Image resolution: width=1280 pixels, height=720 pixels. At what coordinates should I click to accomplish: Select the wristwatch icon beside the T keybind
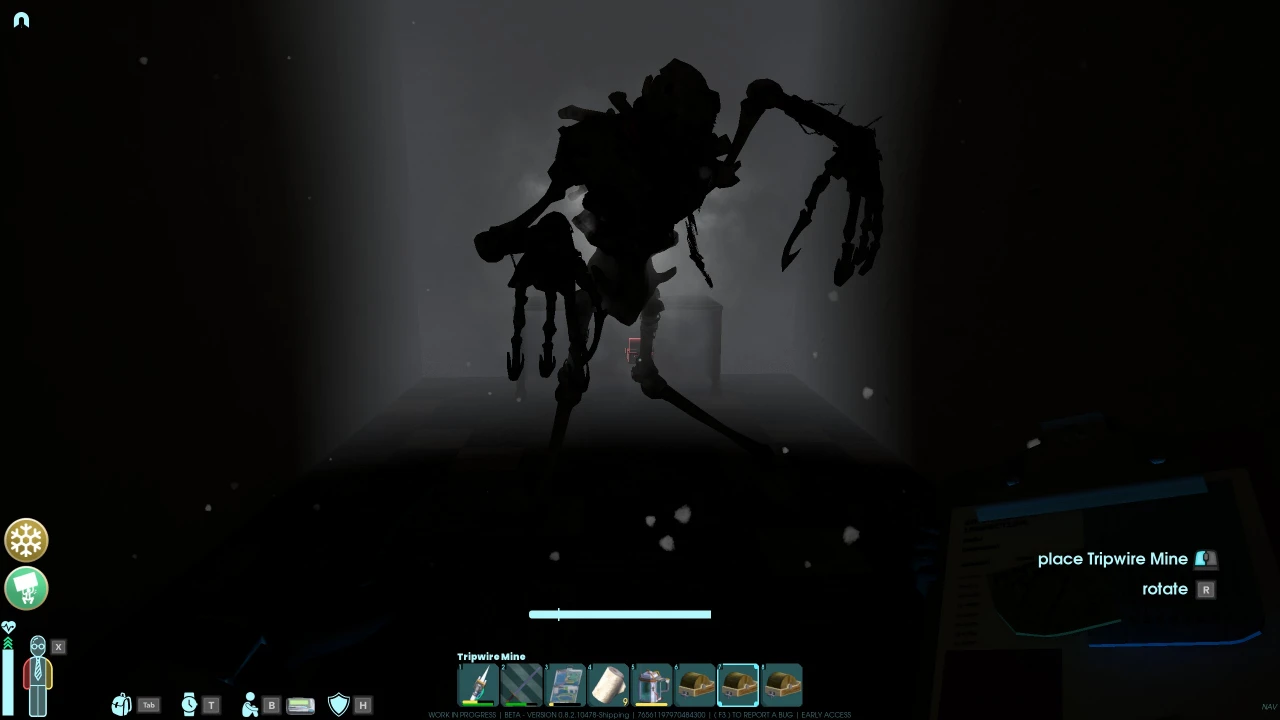[189, 705]
